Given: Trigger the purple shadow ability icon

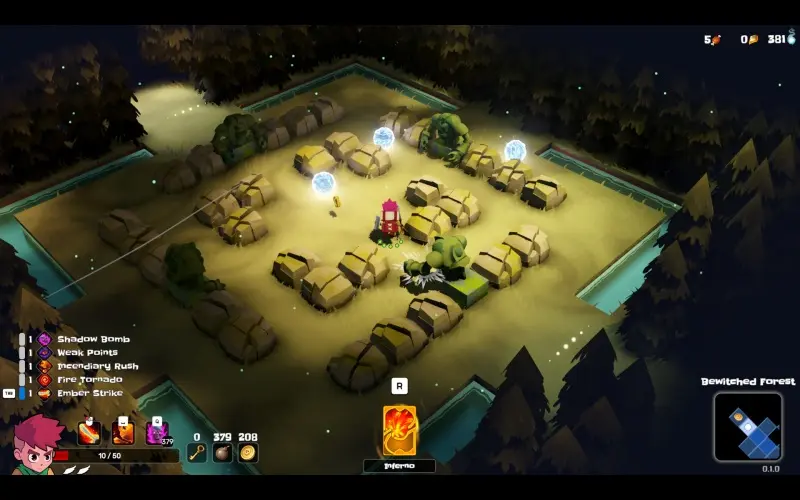Looking at the screenshot, I should (x=157, y=433).
